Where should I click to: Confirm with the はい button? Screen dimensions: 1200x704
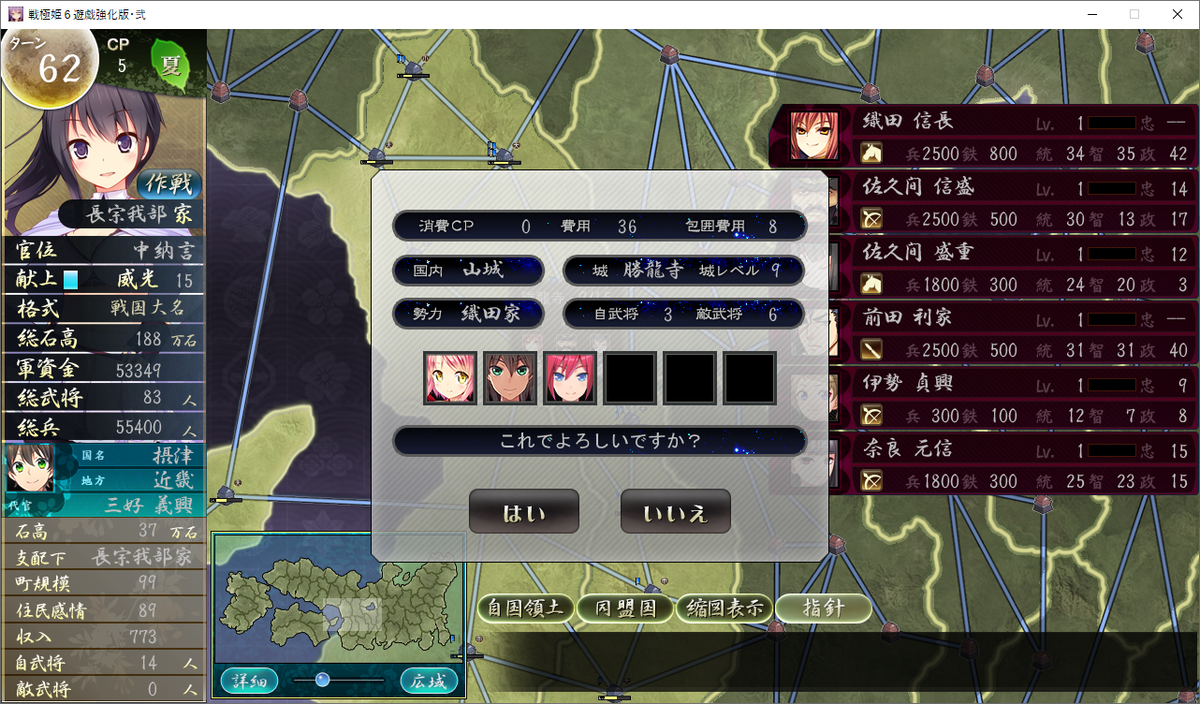click(524, 513)
